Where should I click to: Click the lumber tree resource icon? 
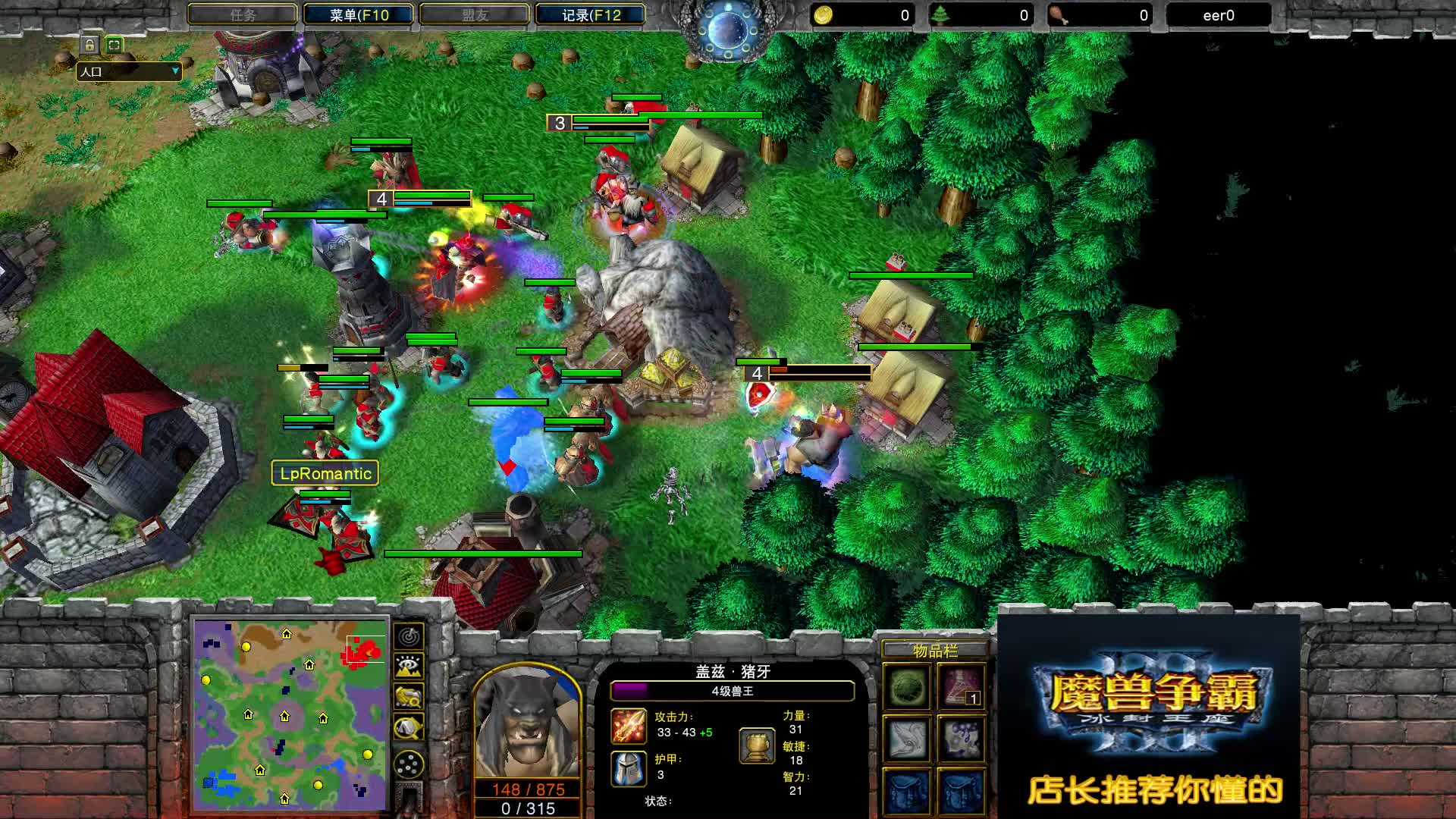(940, 12)
